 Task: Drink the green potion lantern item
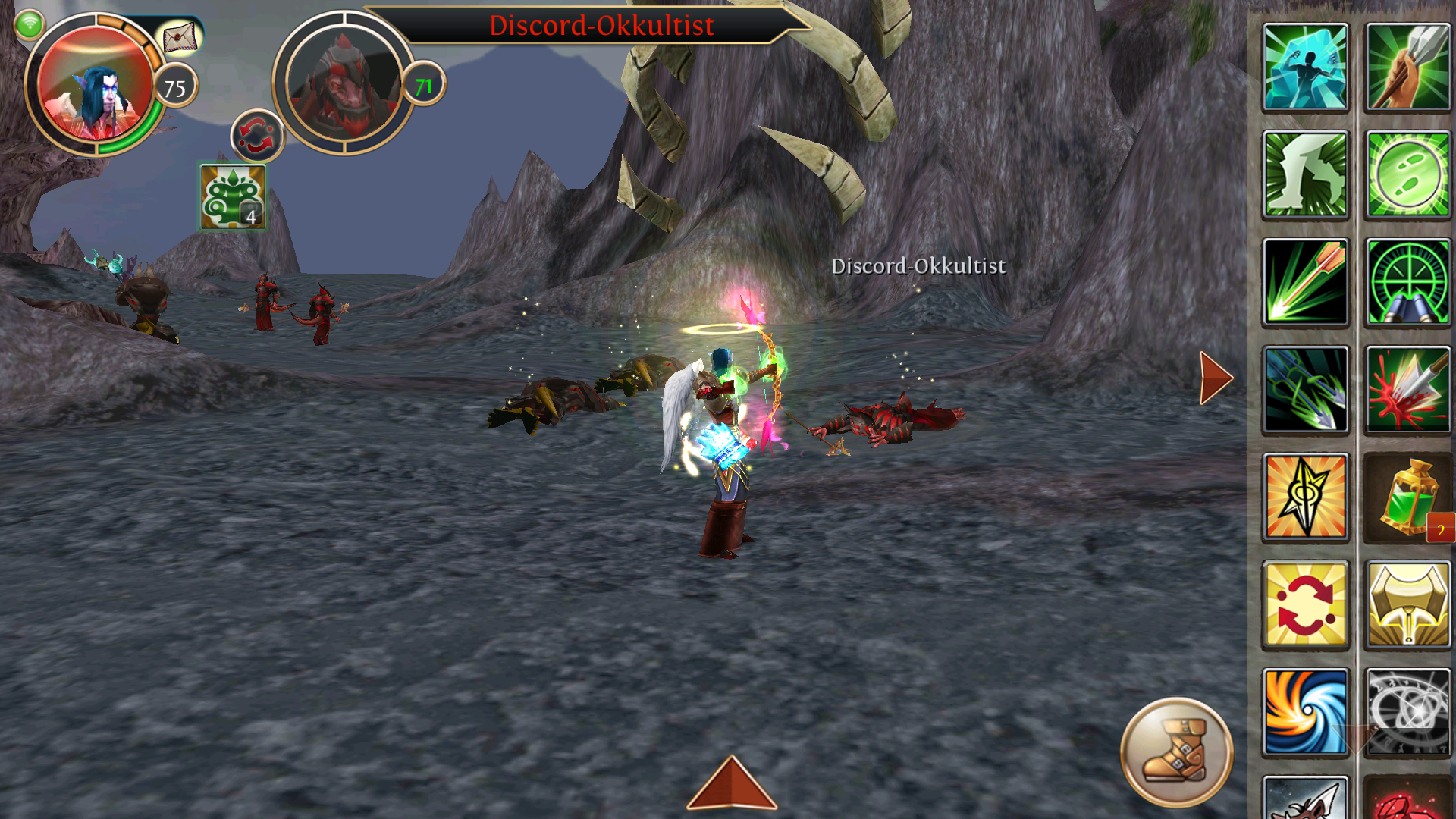click(x=1407, y=497)
